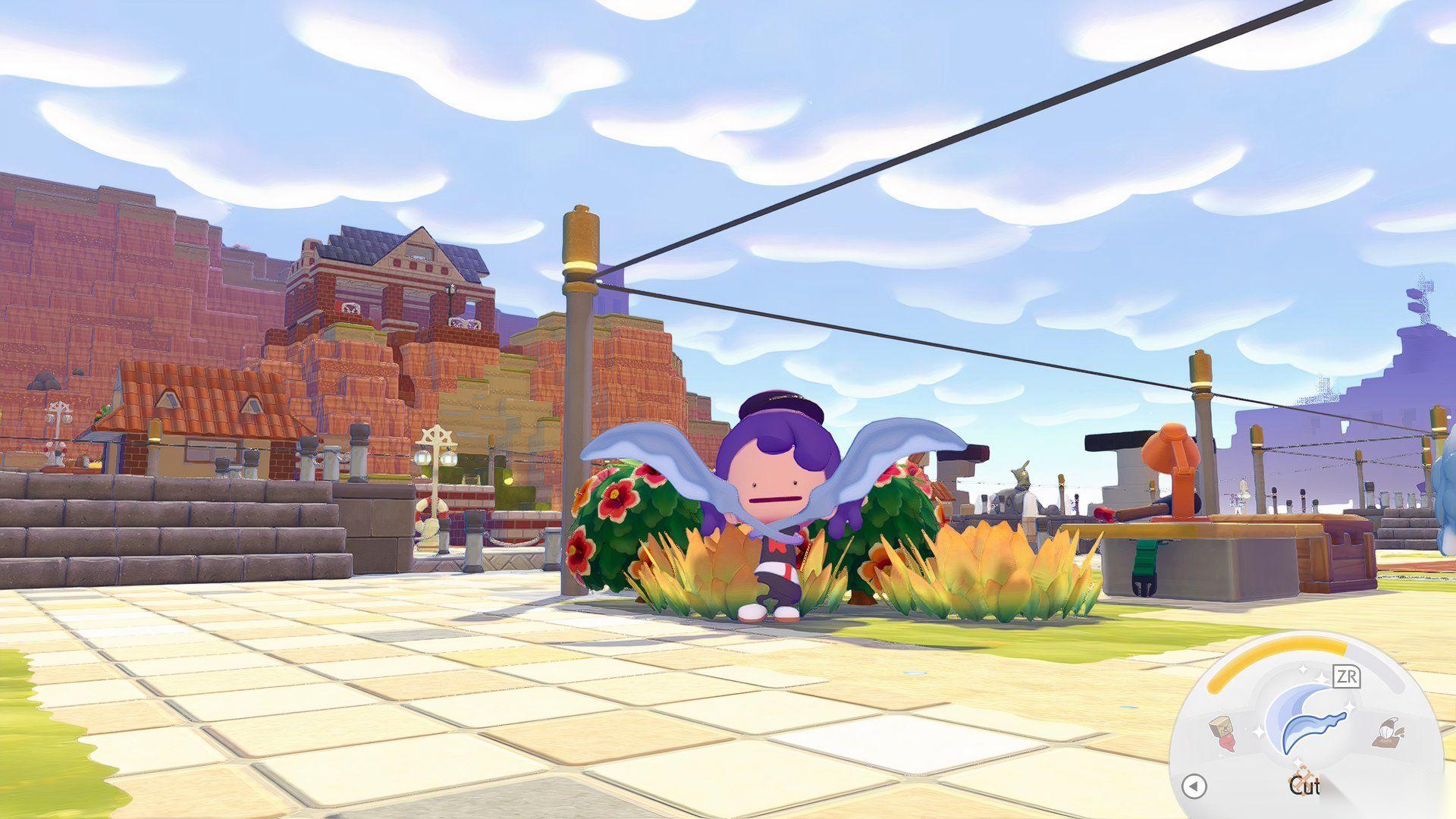Select the rock smash move icon
Screen dimensions: 1456x819
coord(1222,733)
